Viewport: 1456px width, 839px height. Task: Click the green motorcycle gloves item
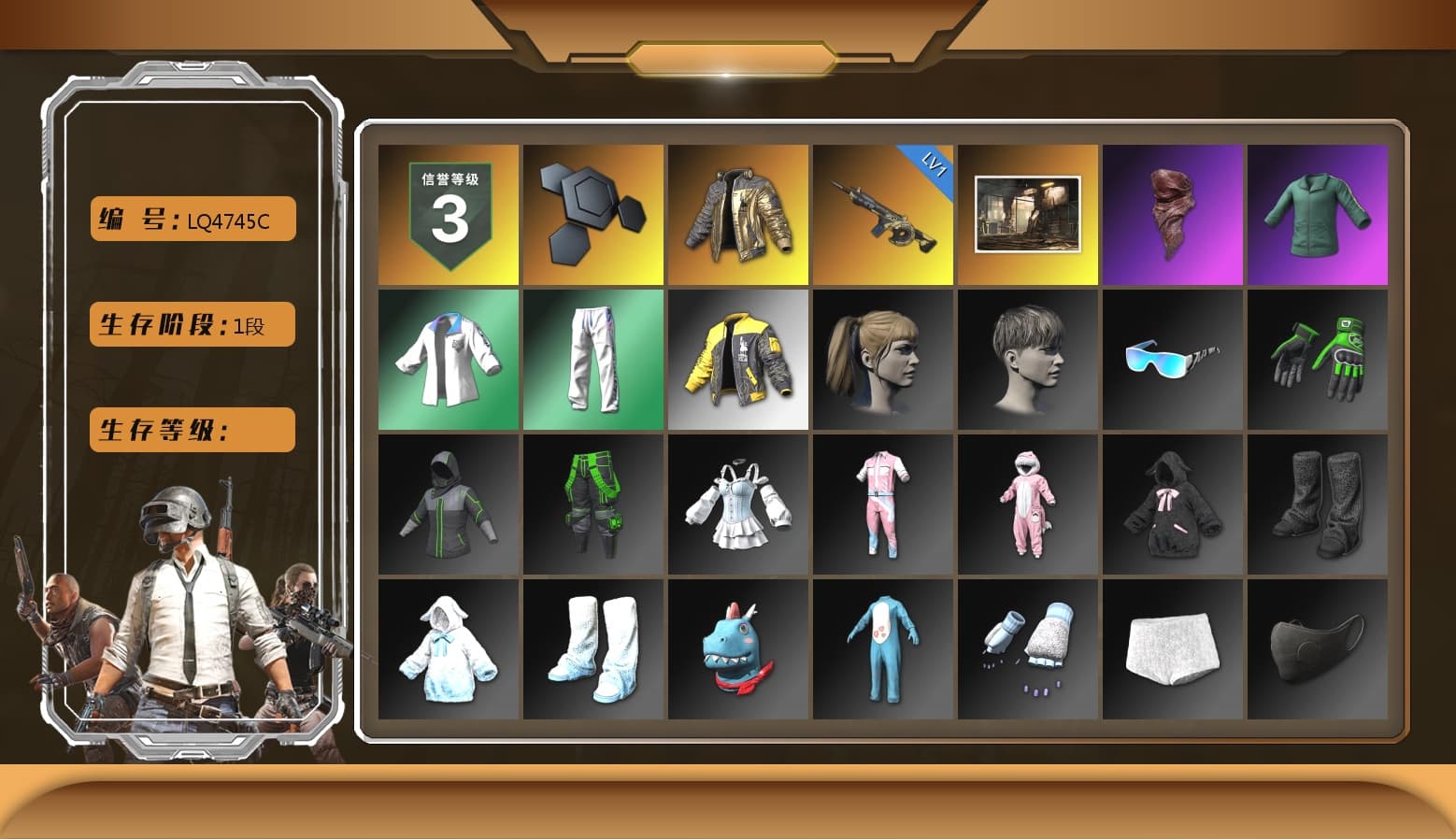1317,360
